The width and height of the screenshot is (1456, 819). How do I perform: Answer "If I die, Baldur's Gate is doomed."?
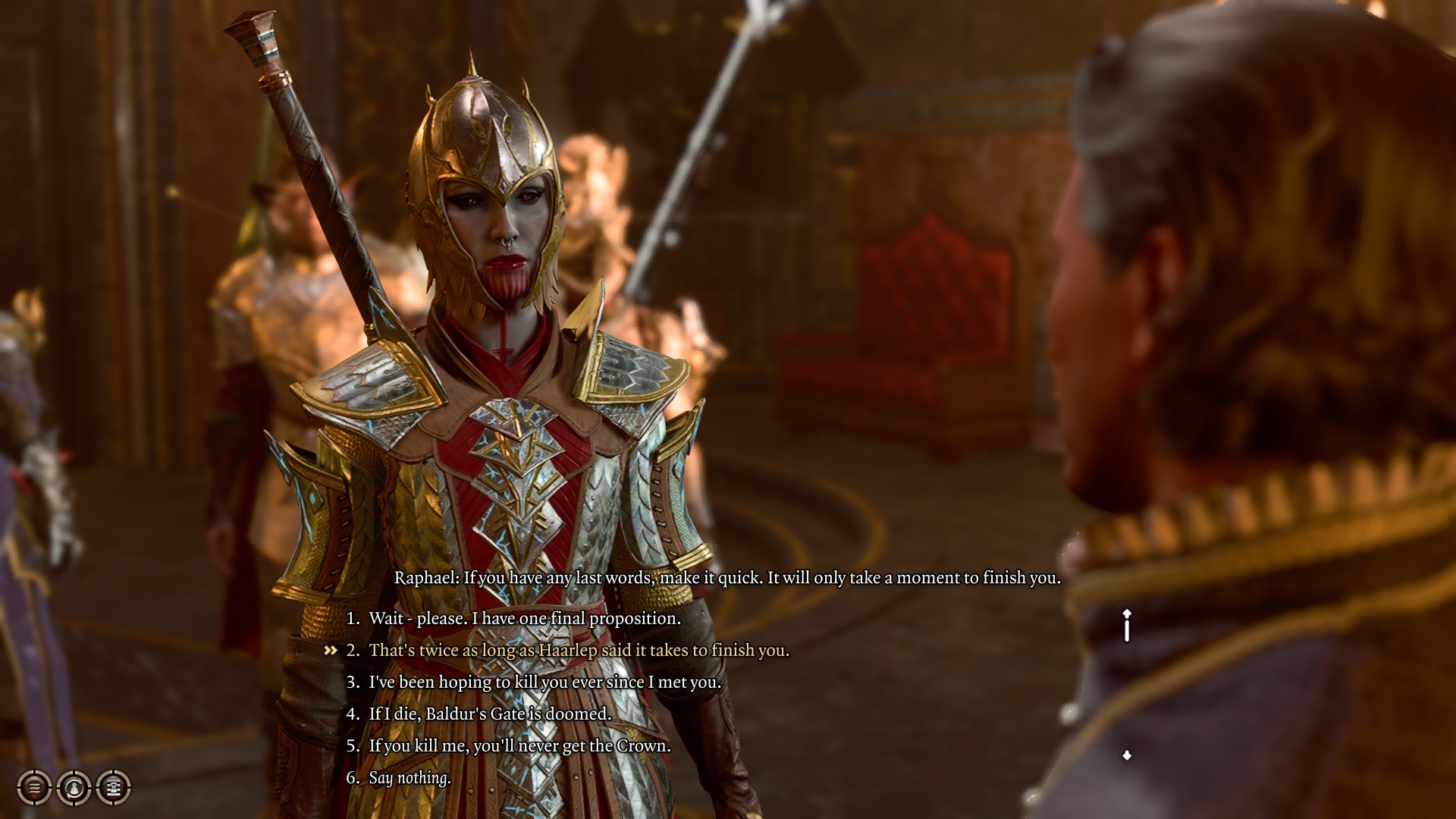[489, 714]
